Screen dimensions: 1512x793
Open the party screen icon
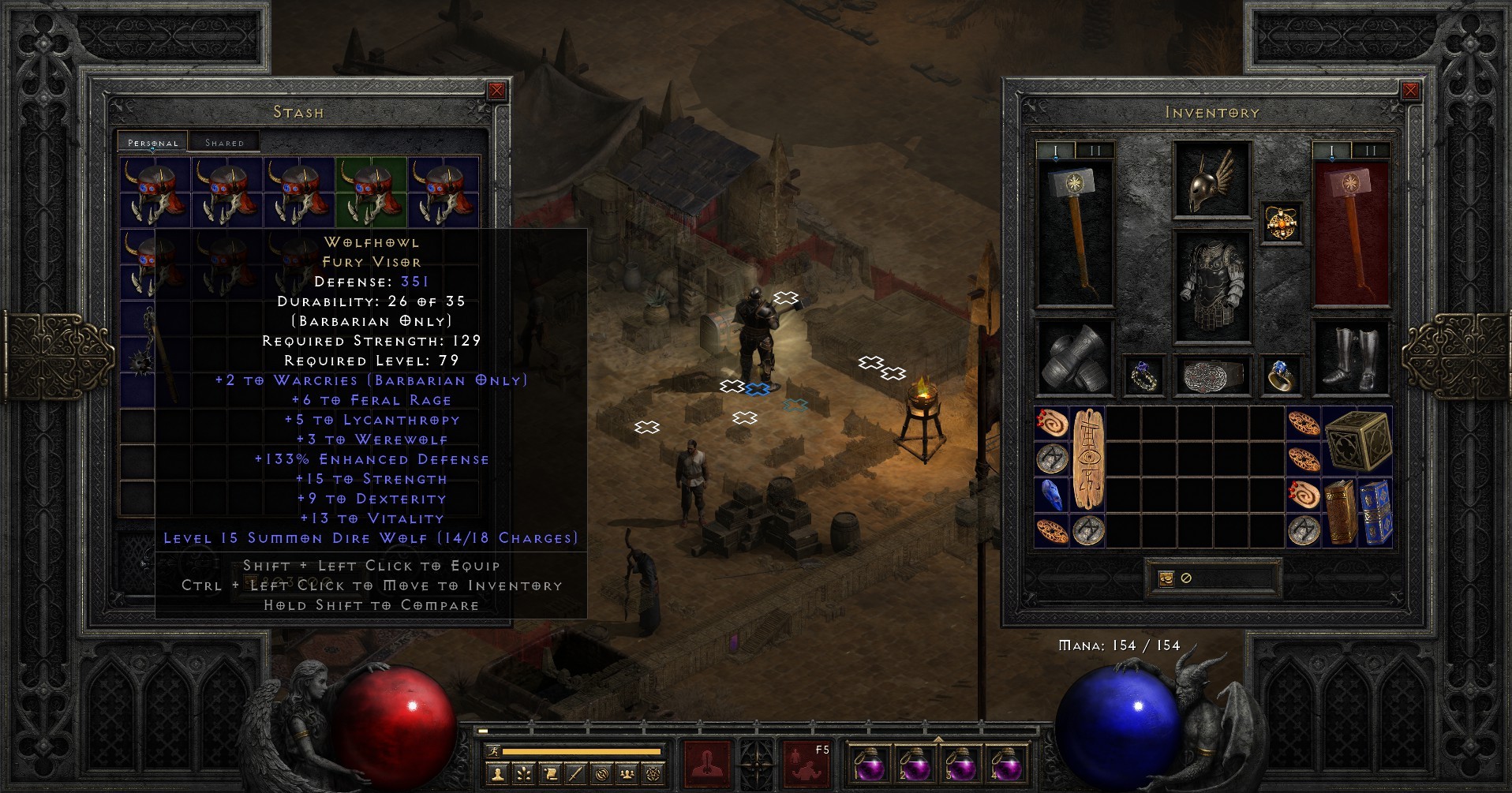coord(627,774)
